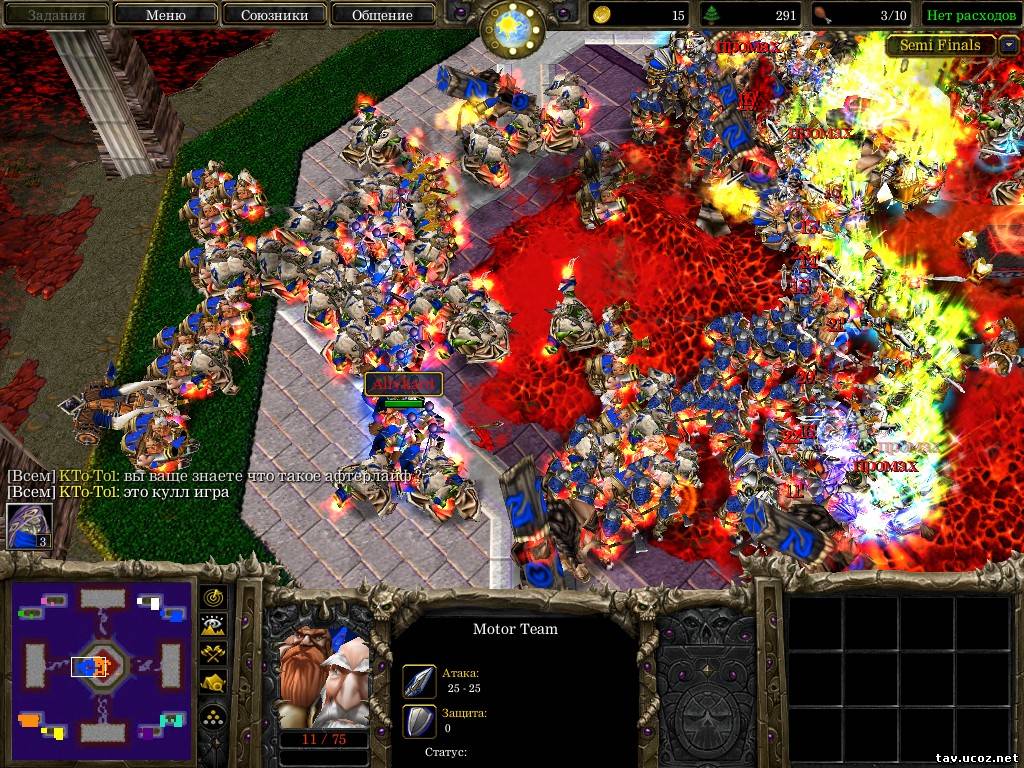This screenshot has height=768, width=1024.
Task: Select the hero icon showing level 3
Action: click(x=29, y=526)
